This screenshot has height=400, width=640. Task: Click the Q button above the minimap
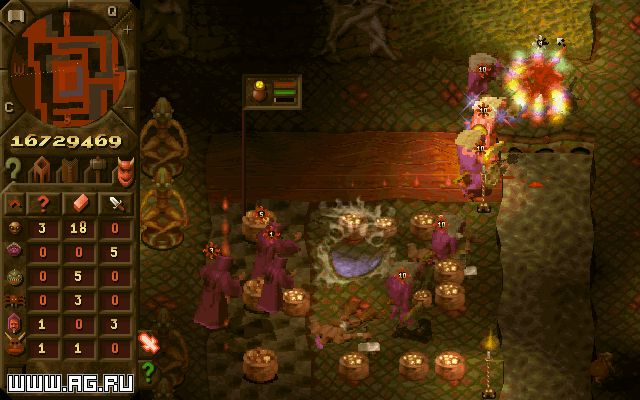pos(112,10)
